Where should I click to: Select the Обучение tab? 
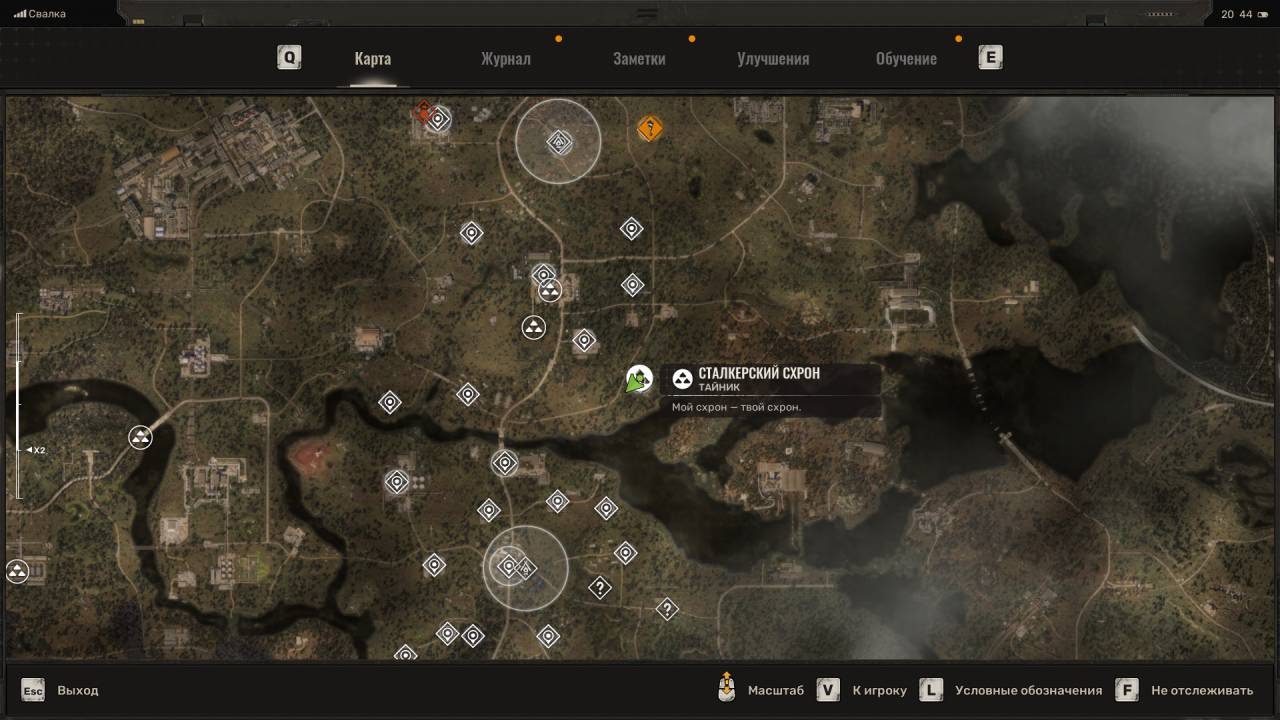[906, 58]
